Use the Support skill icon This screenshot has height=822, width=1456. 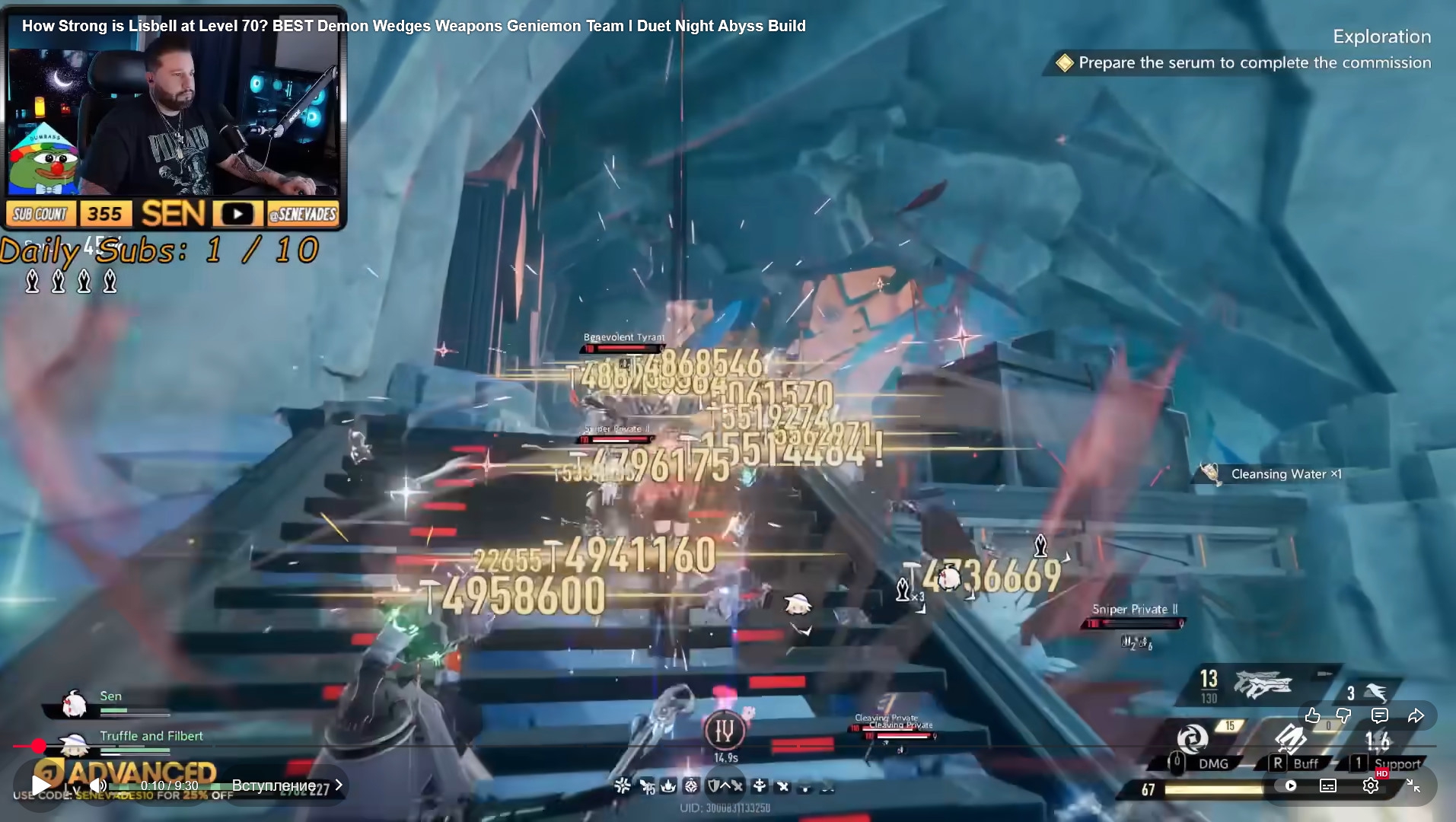[x=1378, y=740]
